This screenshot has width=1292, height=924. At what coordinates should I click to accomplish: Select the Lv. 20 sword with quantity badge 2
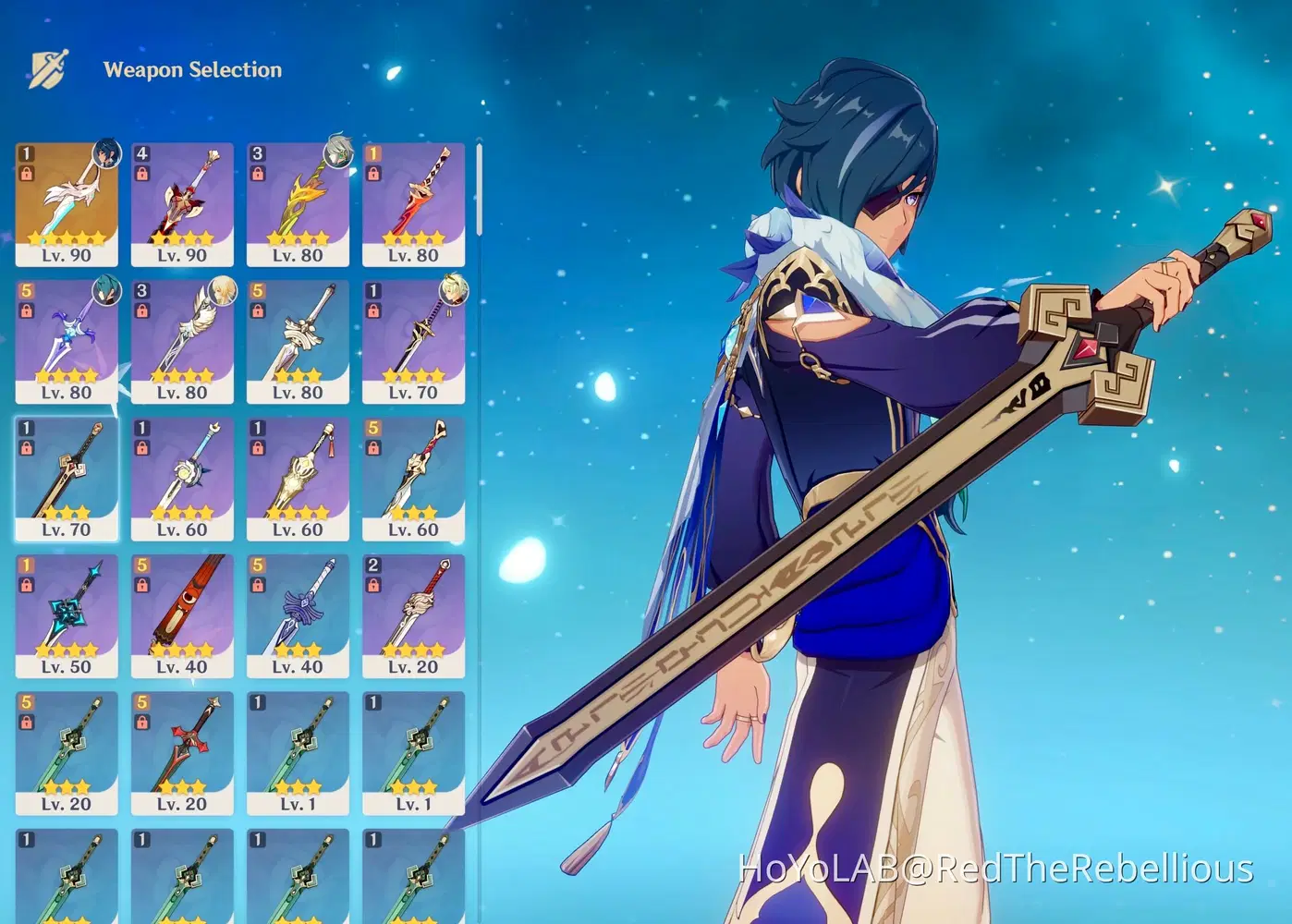[413, 614]
